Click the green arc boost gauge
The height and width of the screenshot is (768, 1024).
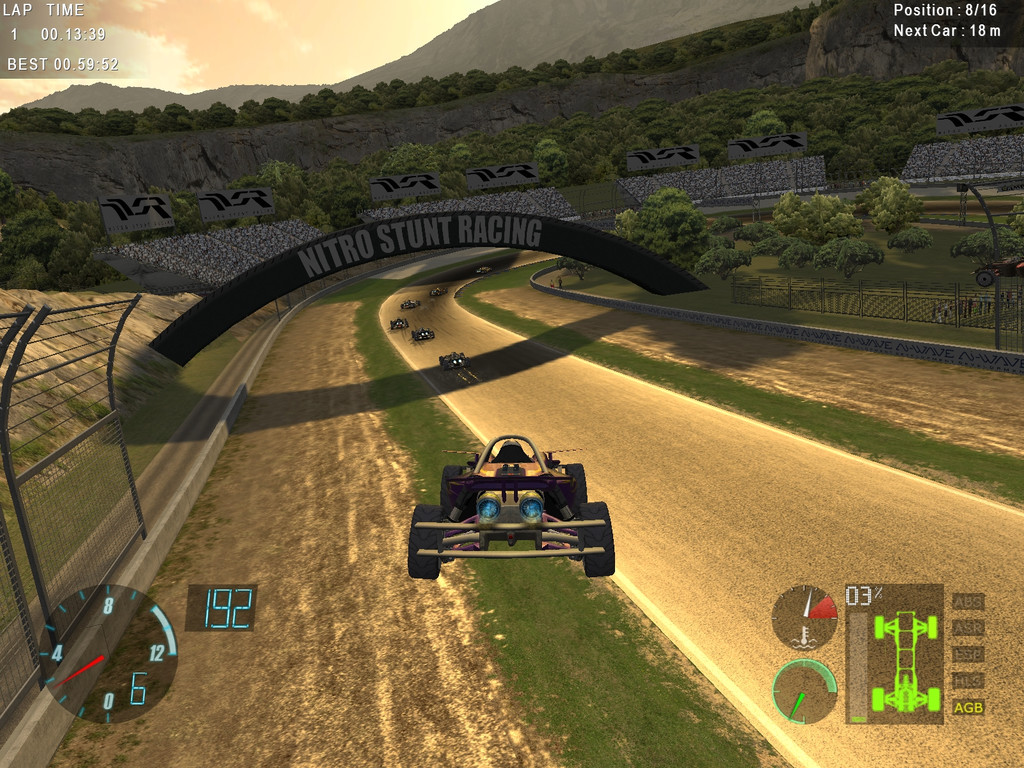805,691
